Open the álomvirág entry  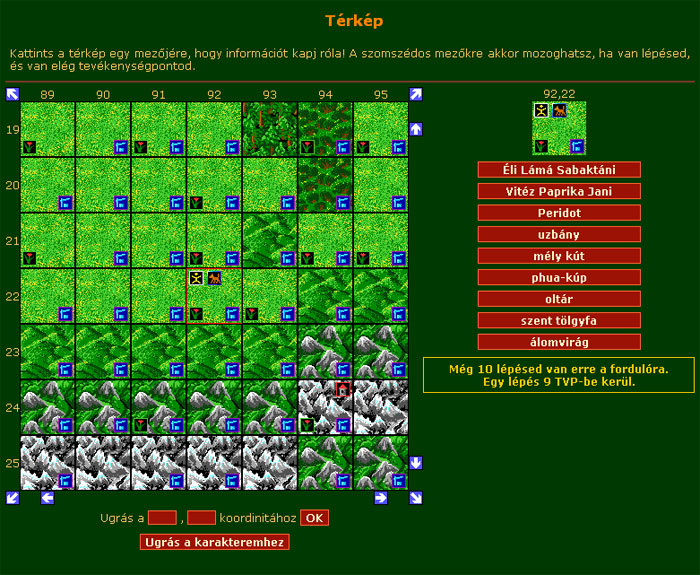(559, 342)
